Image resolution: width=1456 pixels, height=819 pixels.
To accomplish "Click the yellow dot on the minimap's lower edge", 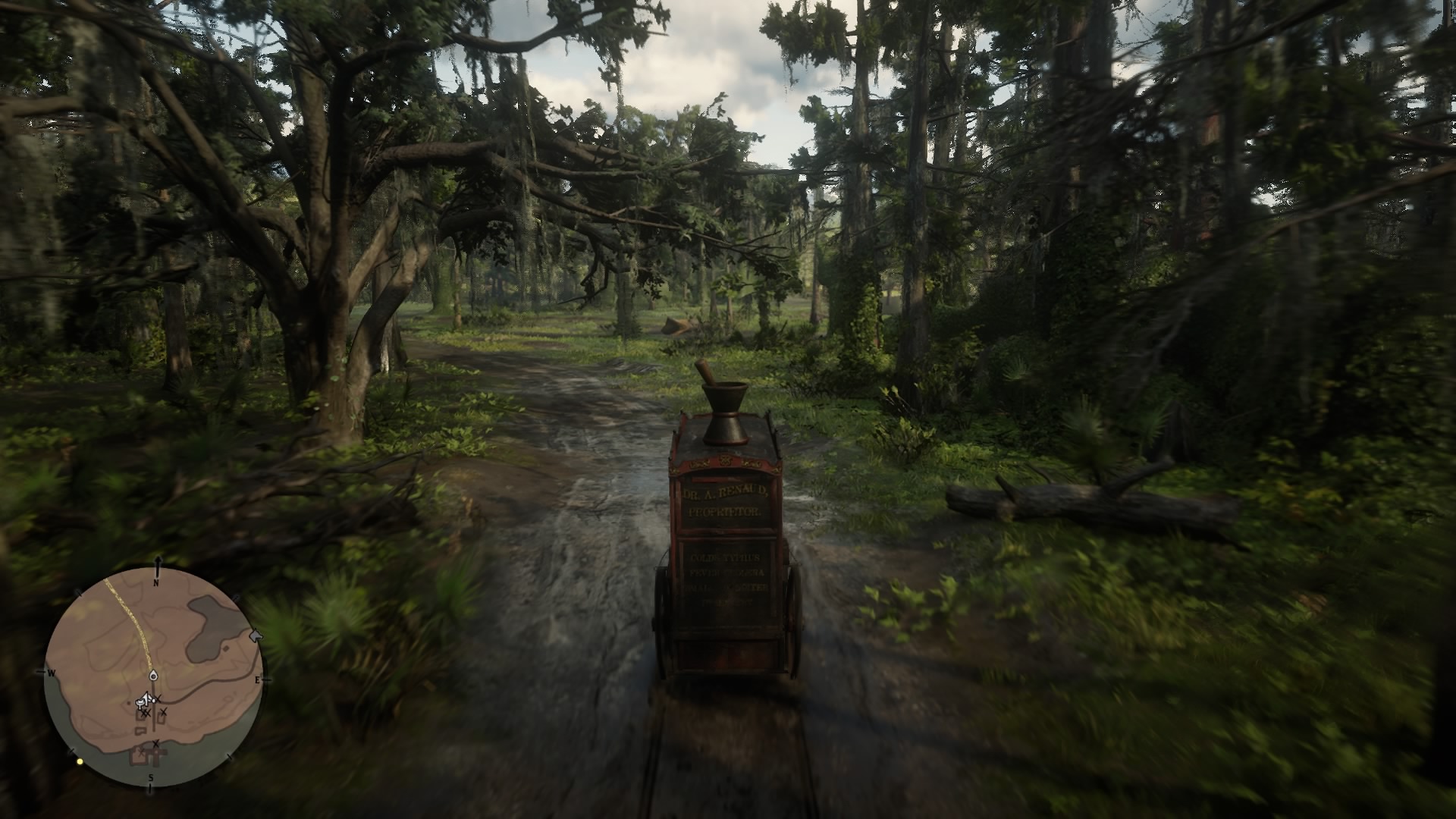I will tap(80, 761).
